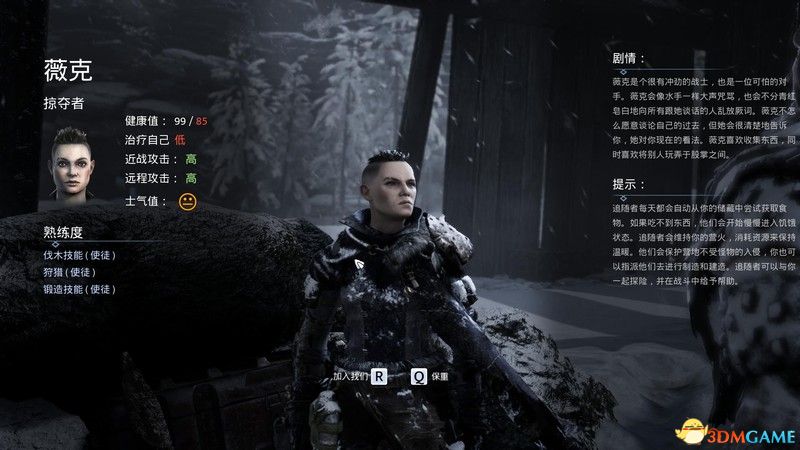The height and width of the screenshot is (450, 800).
Task: Select the 狩猎 proficiency entry
Action: [73, 272]
